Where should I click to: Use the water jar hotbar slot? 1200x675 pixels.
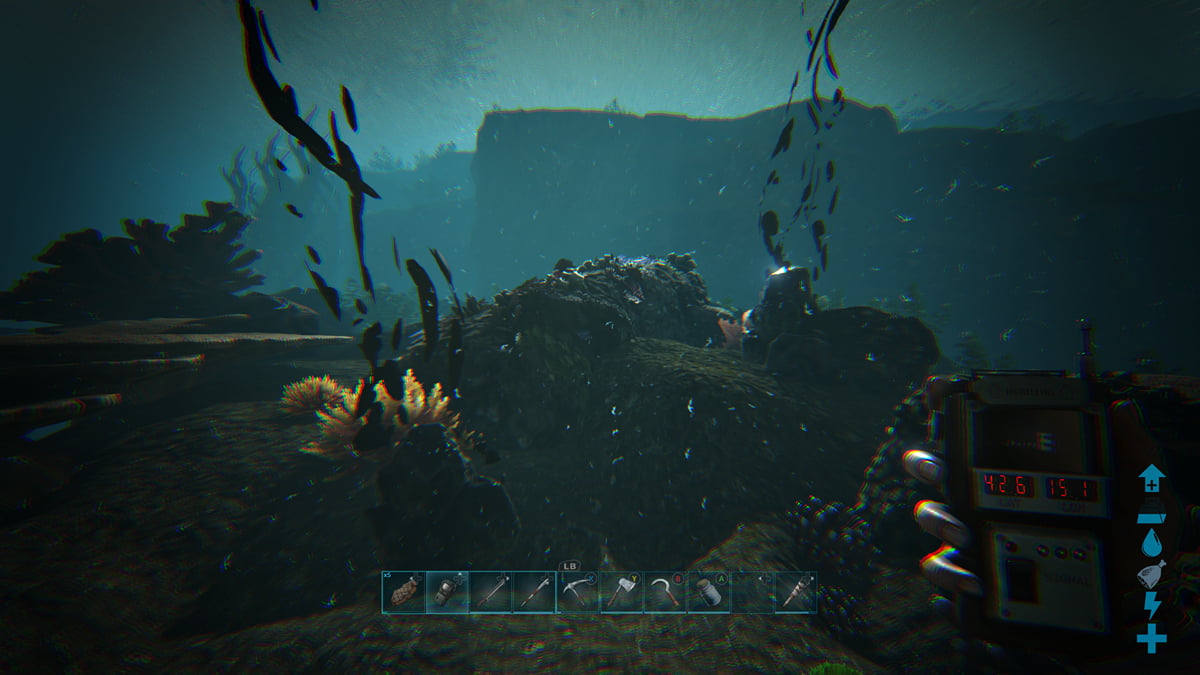tap(708, 592)
